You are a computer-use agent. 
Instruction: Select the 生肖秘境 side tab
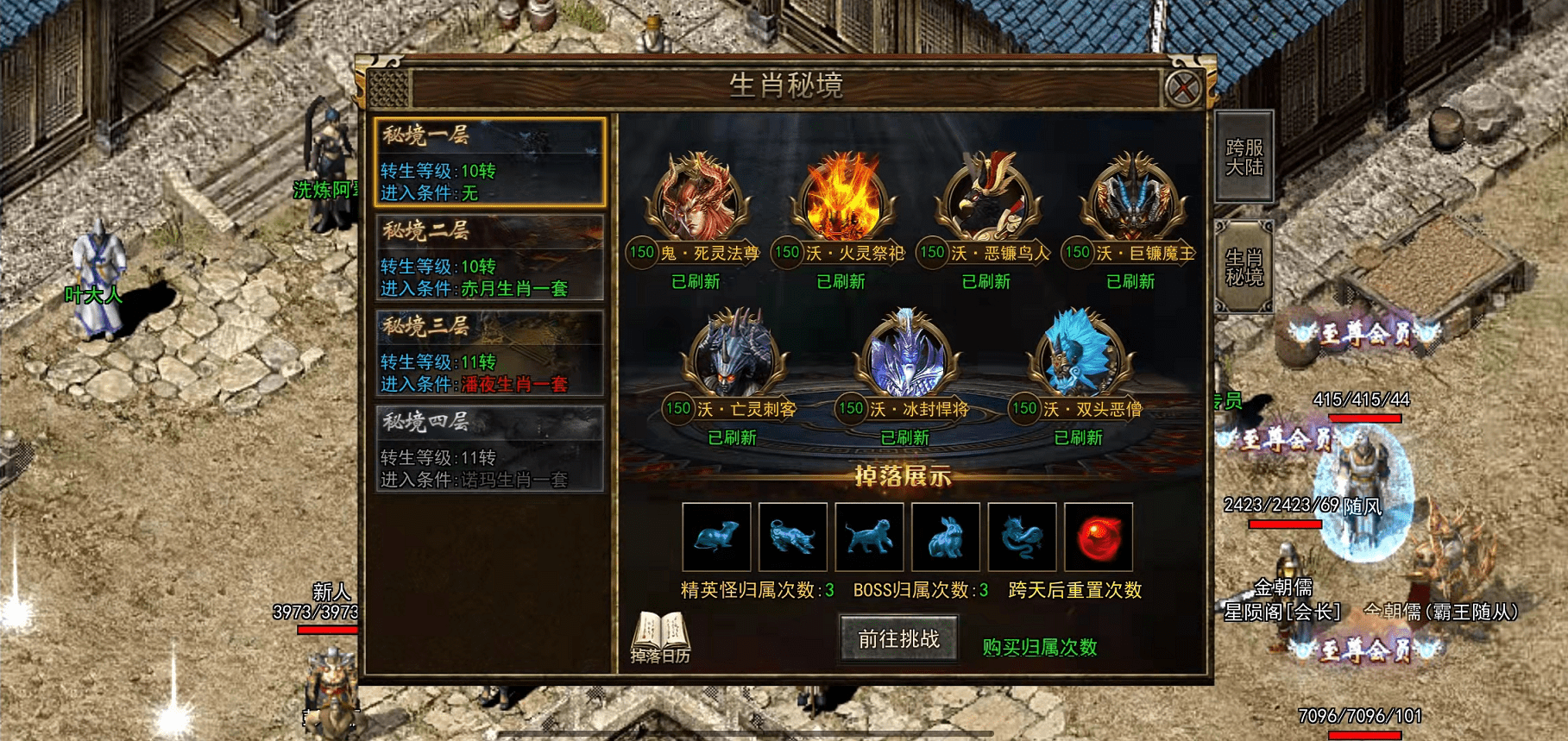coord(1244,267)
